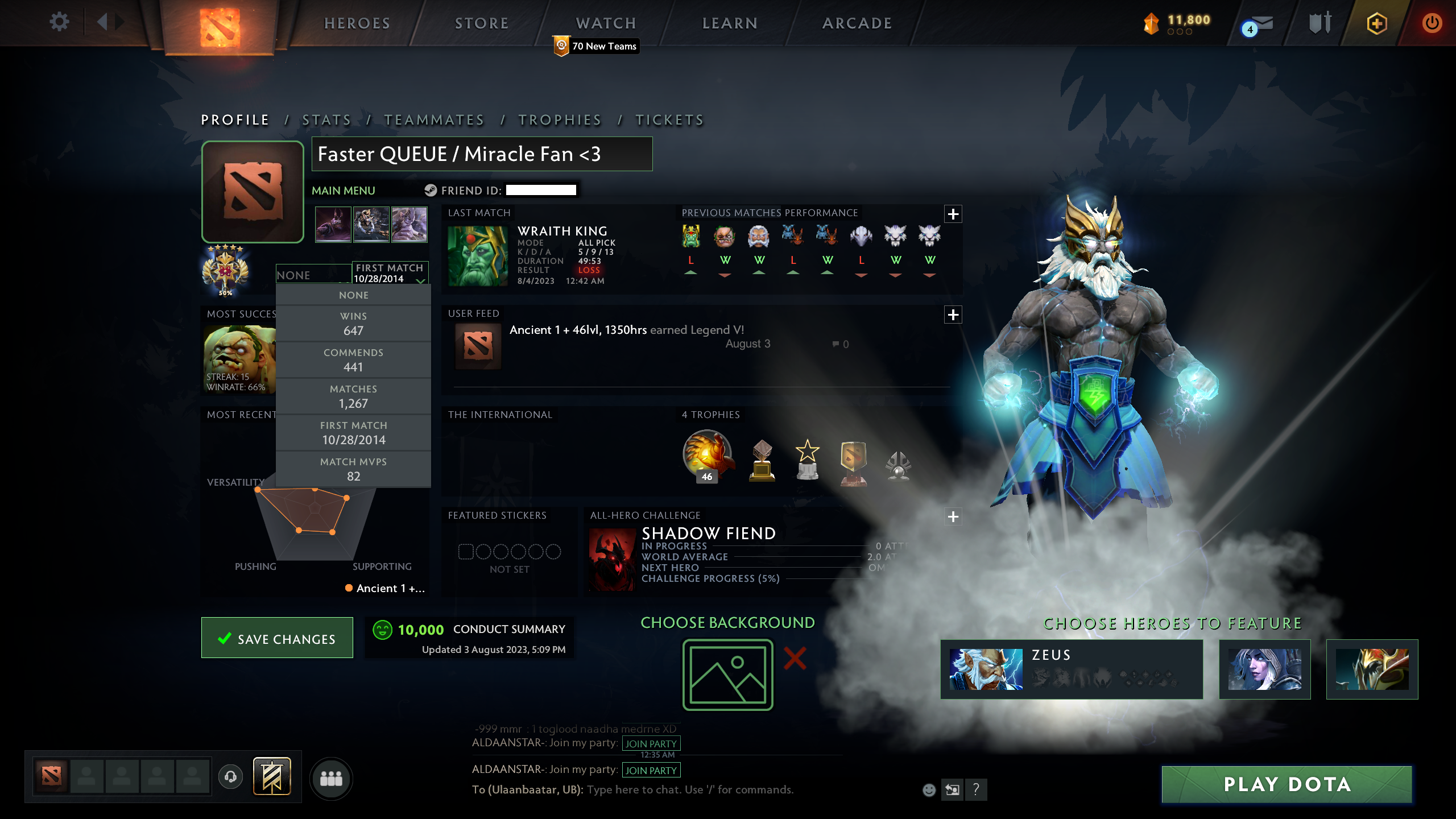Click the power/exit icon top right
This screenshot has width=1456, height=819.
1432,23
